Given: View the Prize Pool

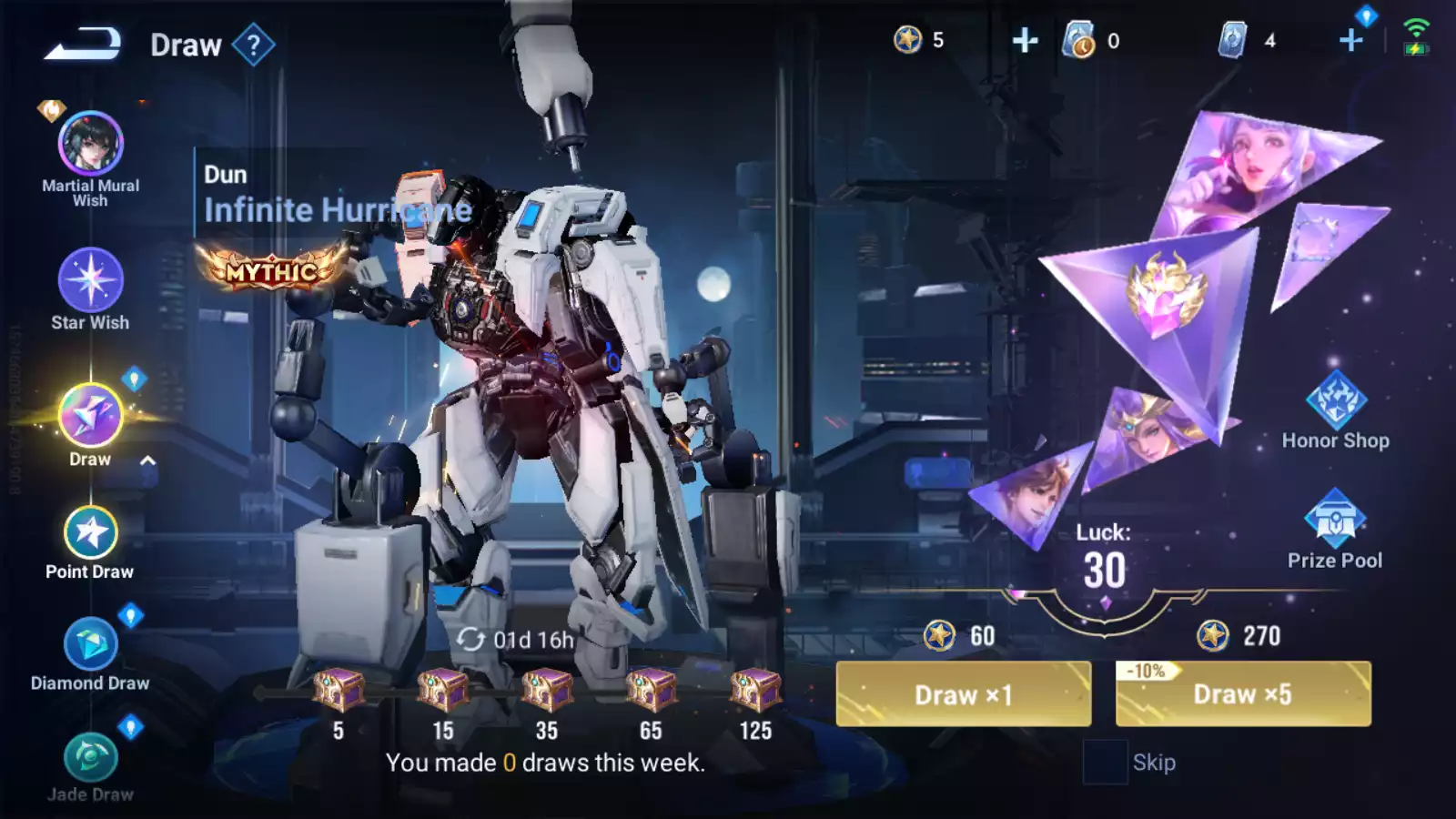Looking at the screenshot, I should point(1334,529).
